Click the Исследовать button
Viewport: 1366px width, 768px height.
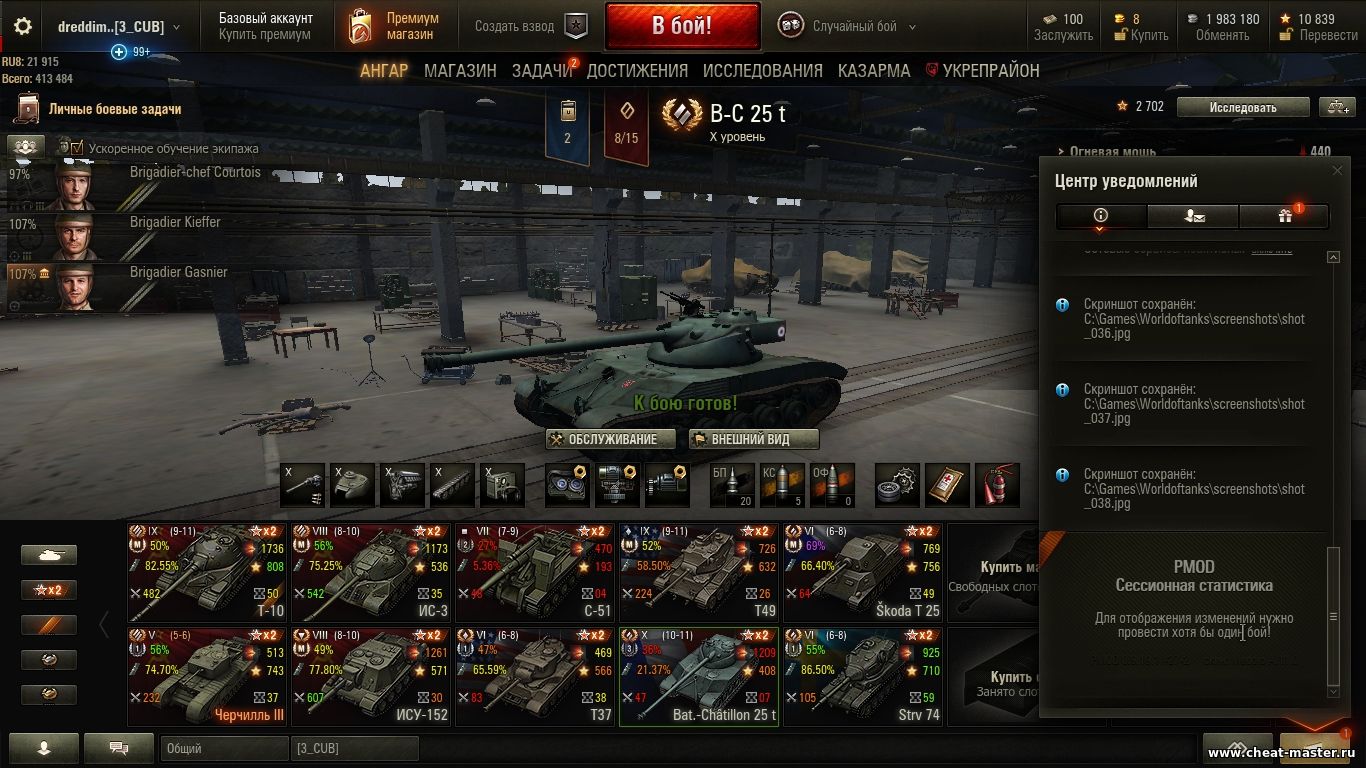(1242, 107)
